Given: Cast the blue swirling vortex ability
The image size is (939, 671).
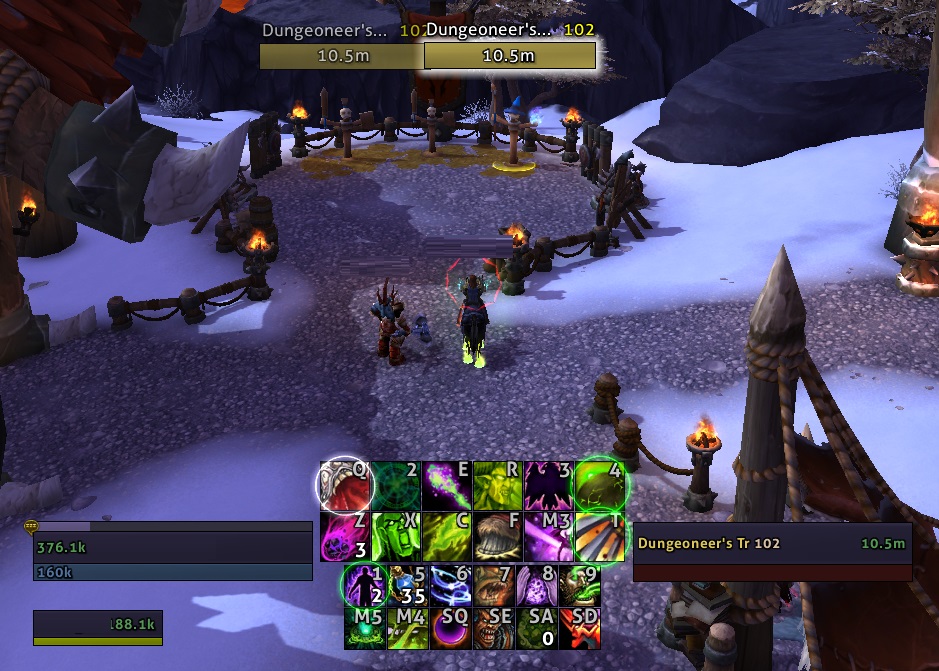Looking at the screenshot, I should tap(449, 587).
